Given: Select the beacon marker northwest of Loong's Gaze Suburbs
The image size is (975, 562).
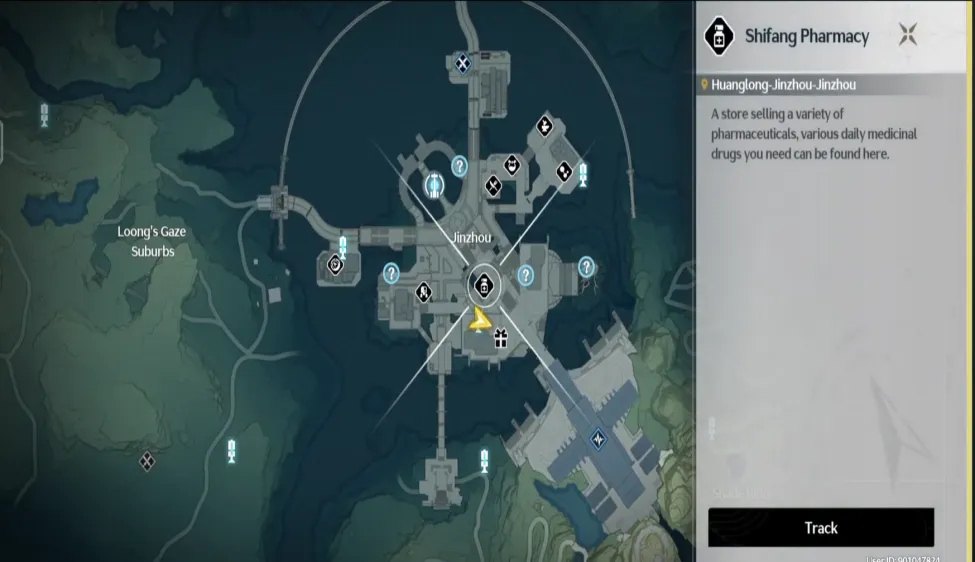Looking at the screenshot, I should pyautogui.click(x=44, y=114).
